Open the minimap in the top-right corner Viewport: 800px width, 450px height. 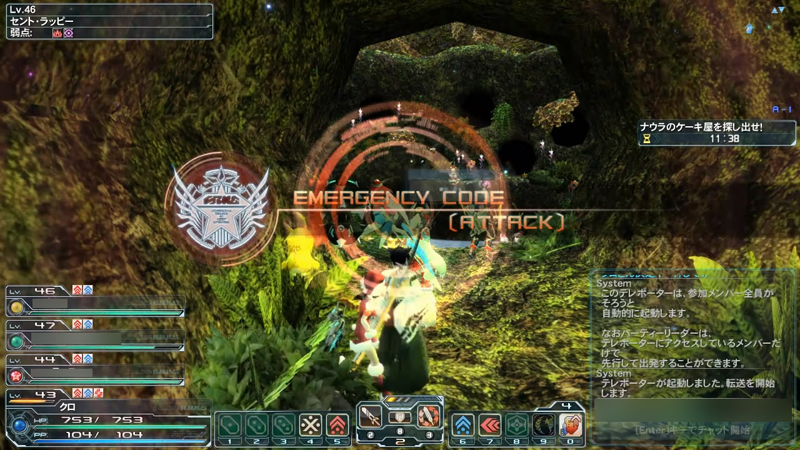777,10
